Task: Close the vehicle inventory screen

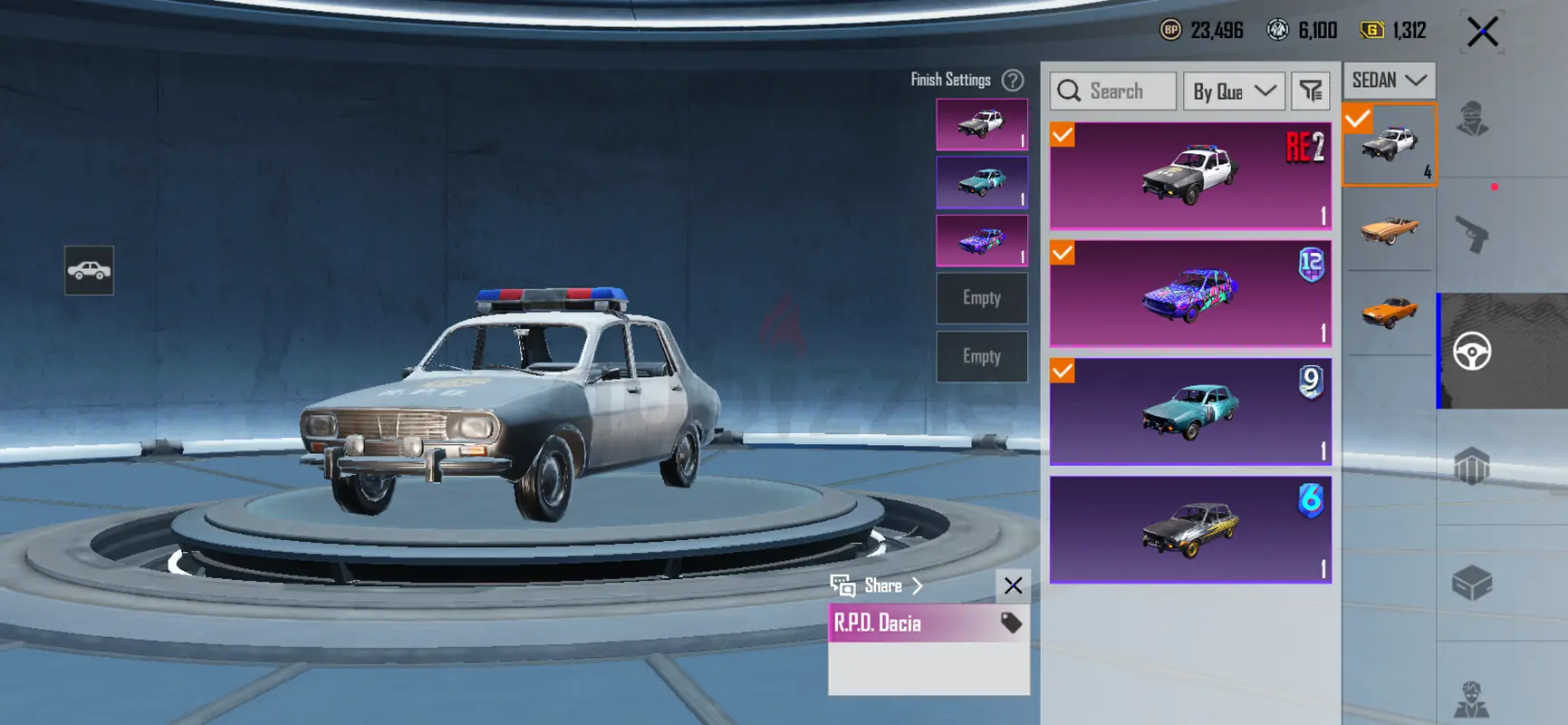Action: click(1483, 33)
